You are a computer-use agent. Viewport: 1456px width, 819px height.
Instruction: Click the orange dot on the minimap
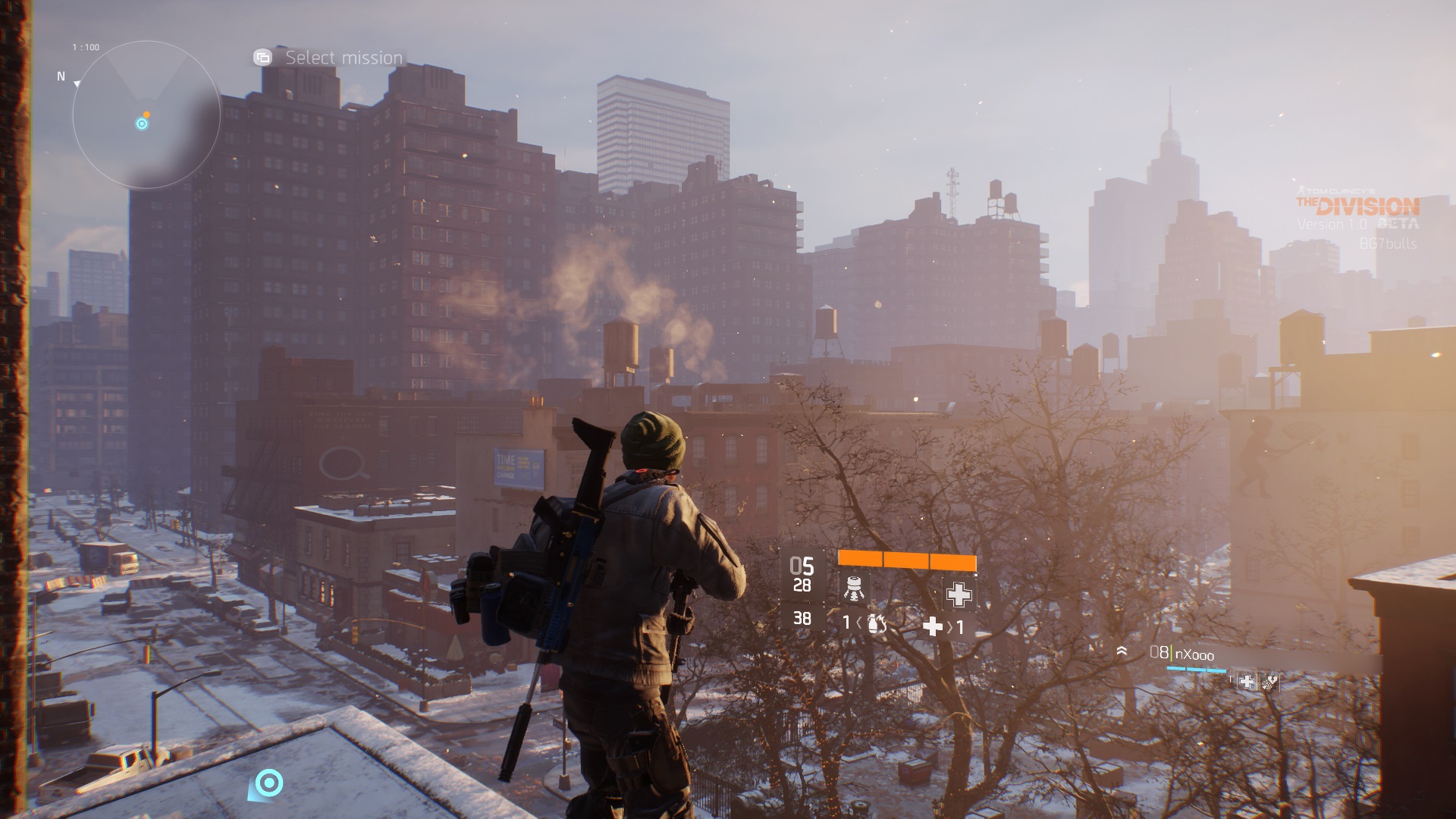pyautogui.click(x=146, y=115)
